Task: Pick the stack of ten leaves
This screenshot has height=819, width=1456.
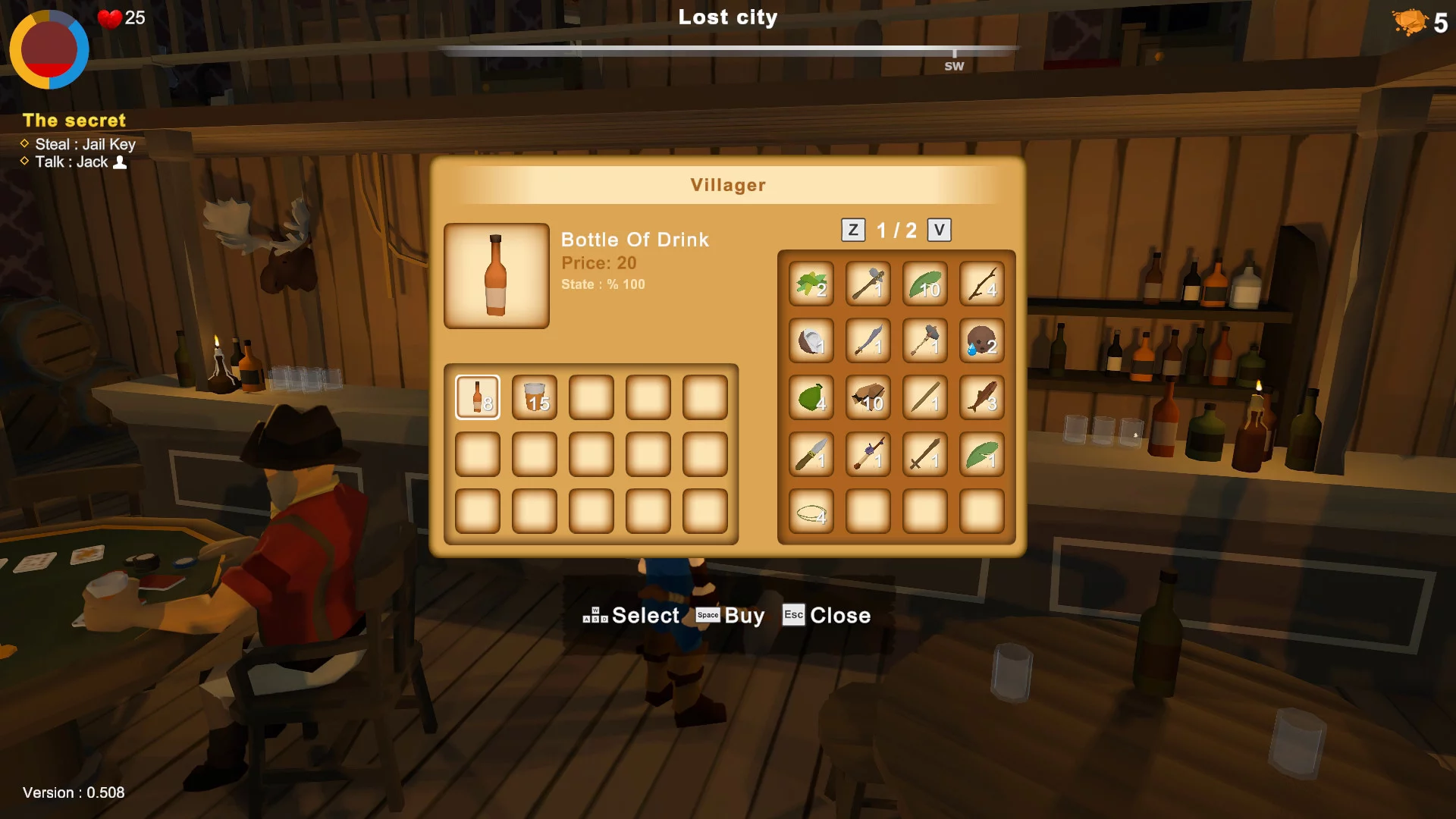Action: coord(925,284)
